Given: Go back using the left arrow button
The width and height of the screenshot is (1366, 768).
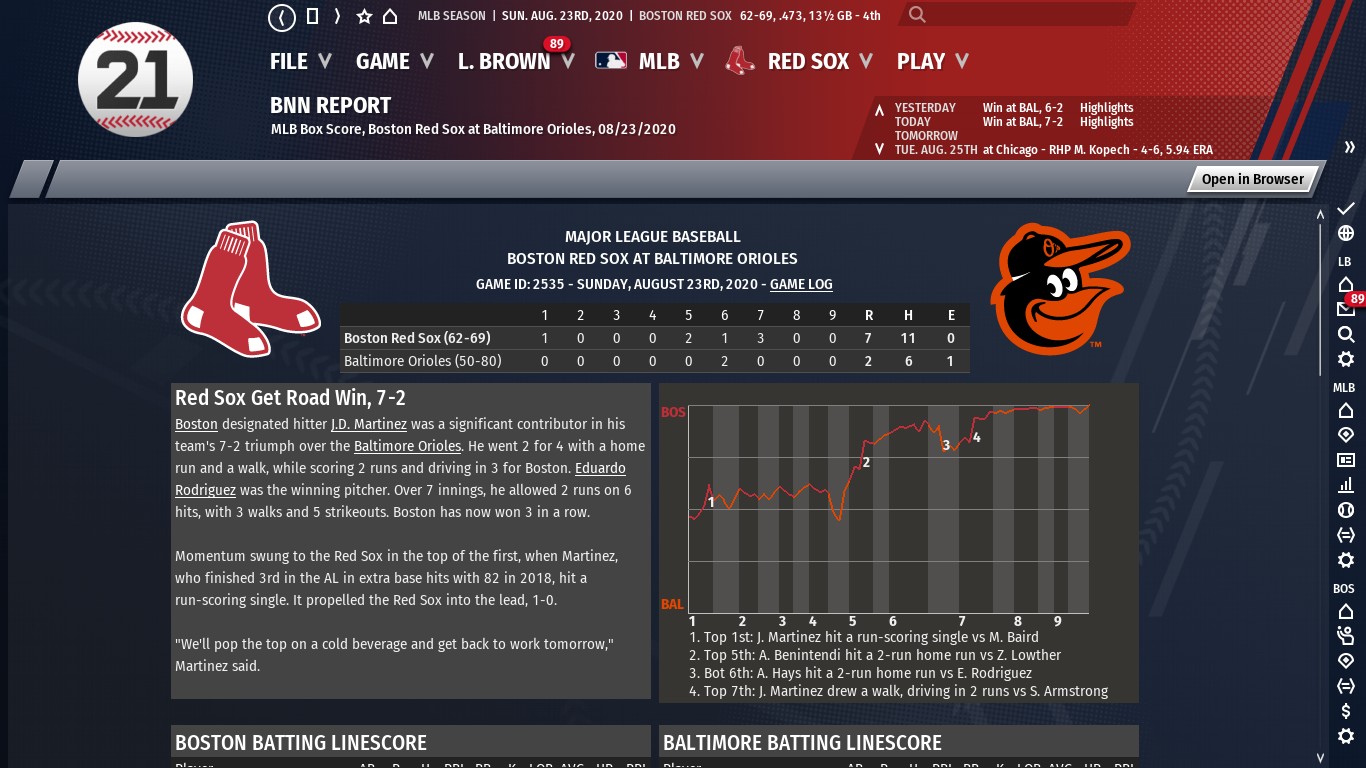Looking at the screenshot, I should pyautogui.click(x=282, y=17).
